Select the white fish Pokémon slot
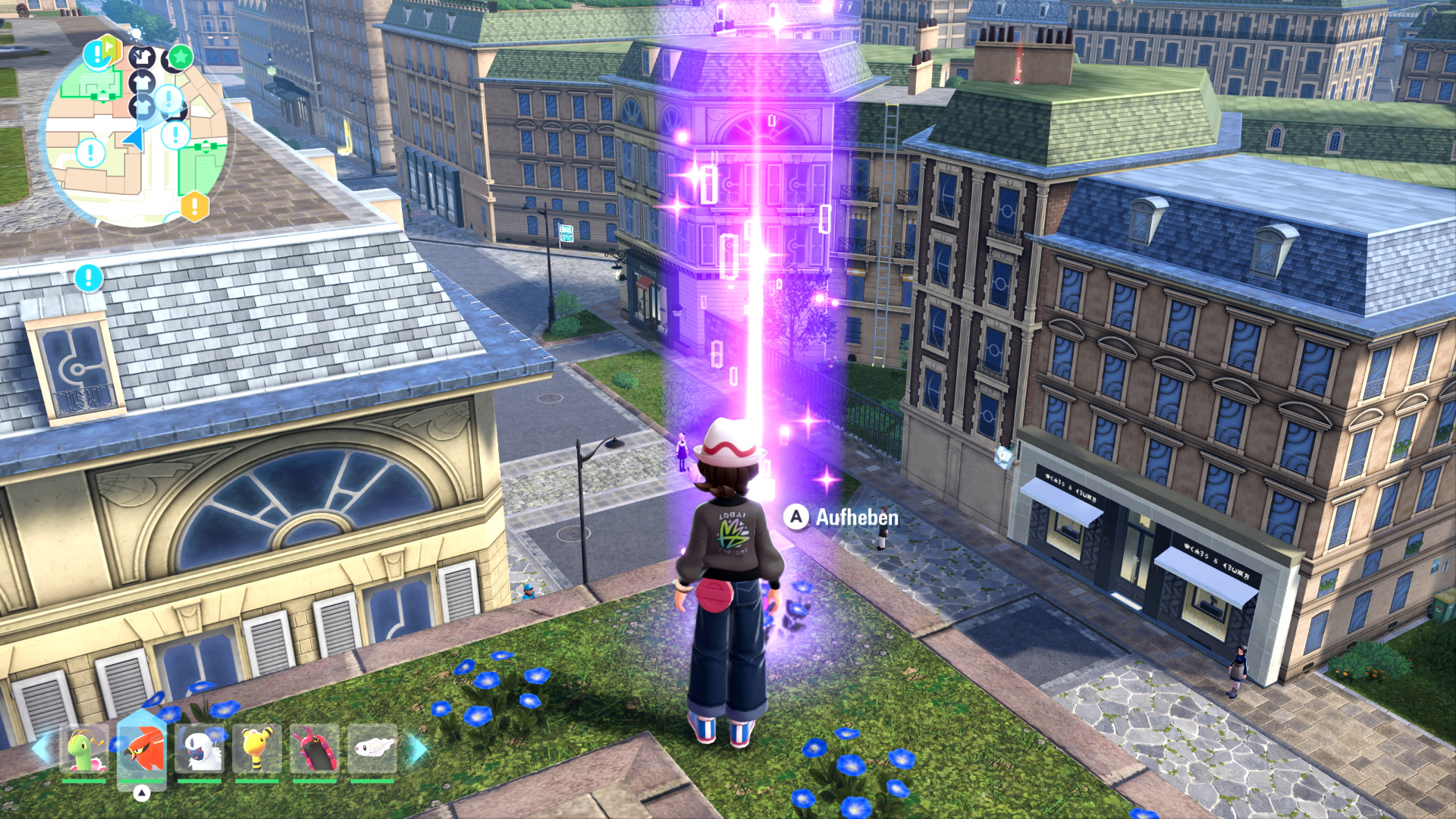This screenshot has height=819, width=1456. pos(372,748)
